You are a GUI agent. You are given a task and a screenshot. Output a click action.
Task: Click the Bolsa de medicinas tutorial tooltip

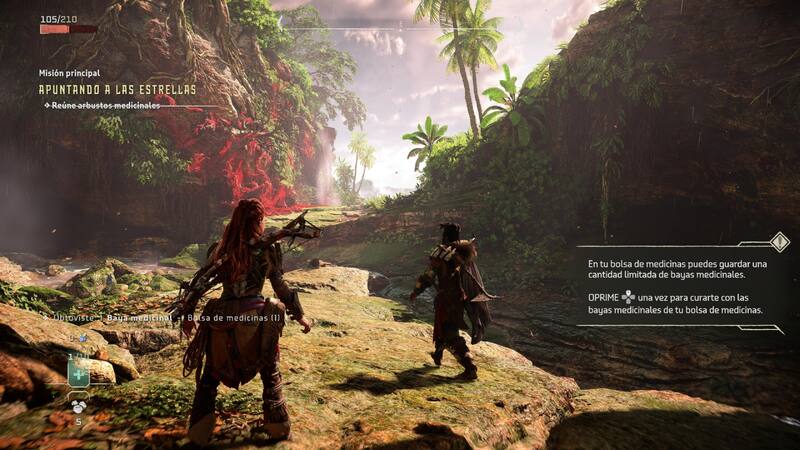tap(680, 287)
